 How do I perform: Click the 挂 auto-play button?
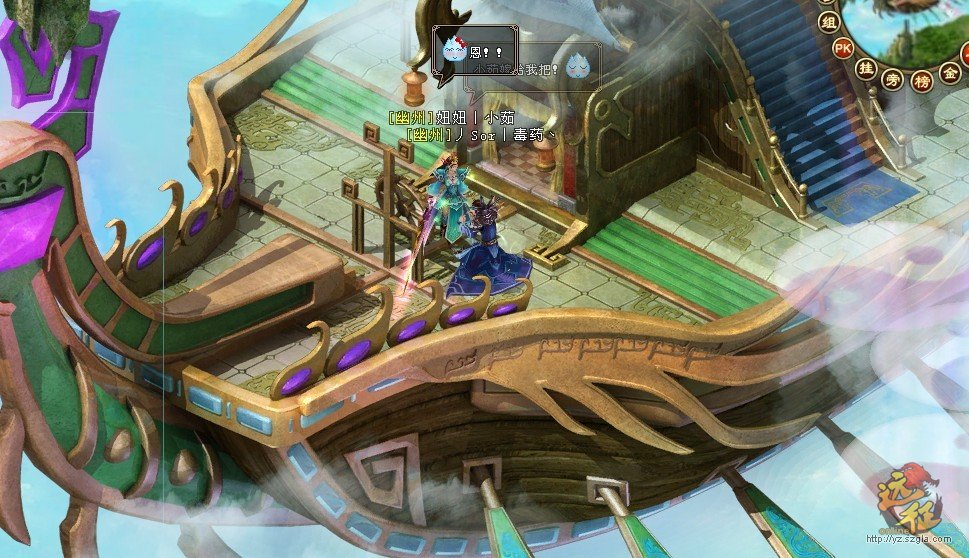click(866, 68)
